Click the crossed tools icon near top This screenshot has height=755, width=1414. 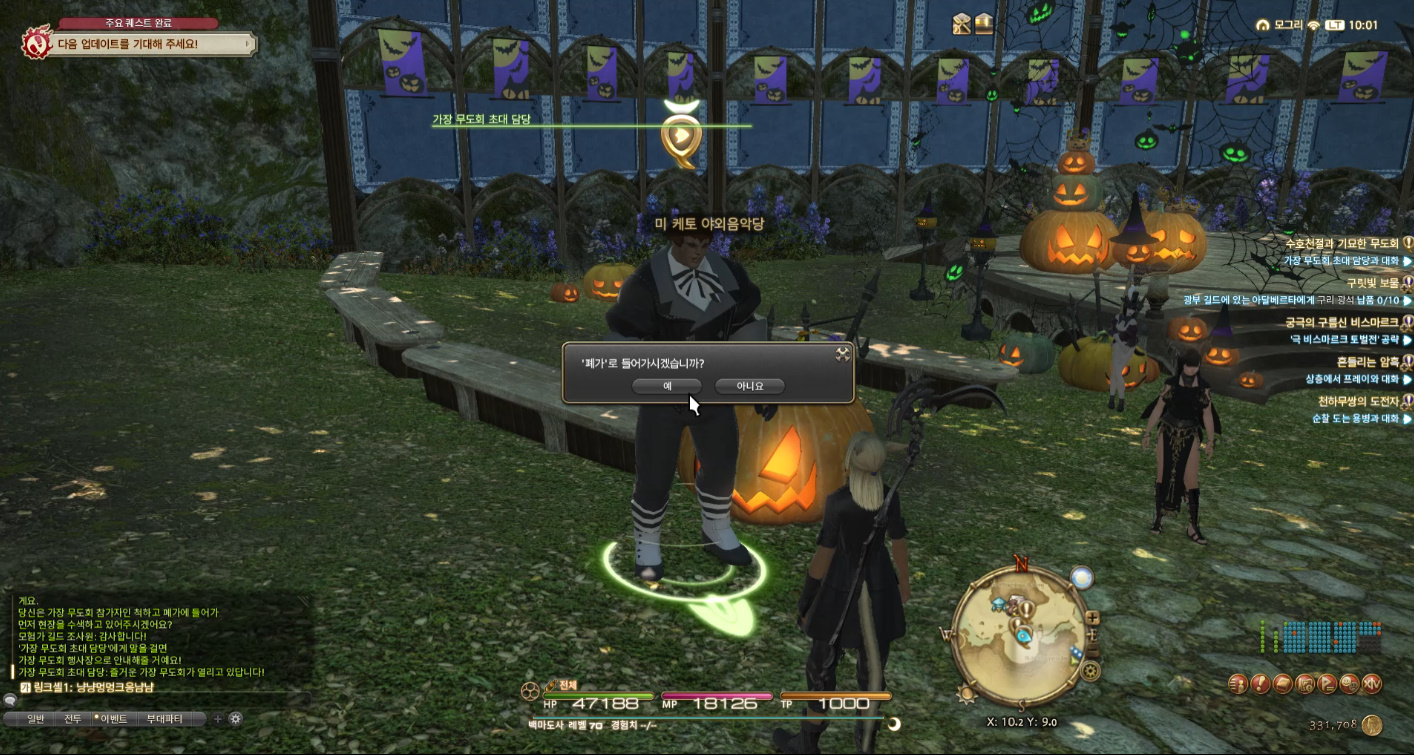coord(962,23)
